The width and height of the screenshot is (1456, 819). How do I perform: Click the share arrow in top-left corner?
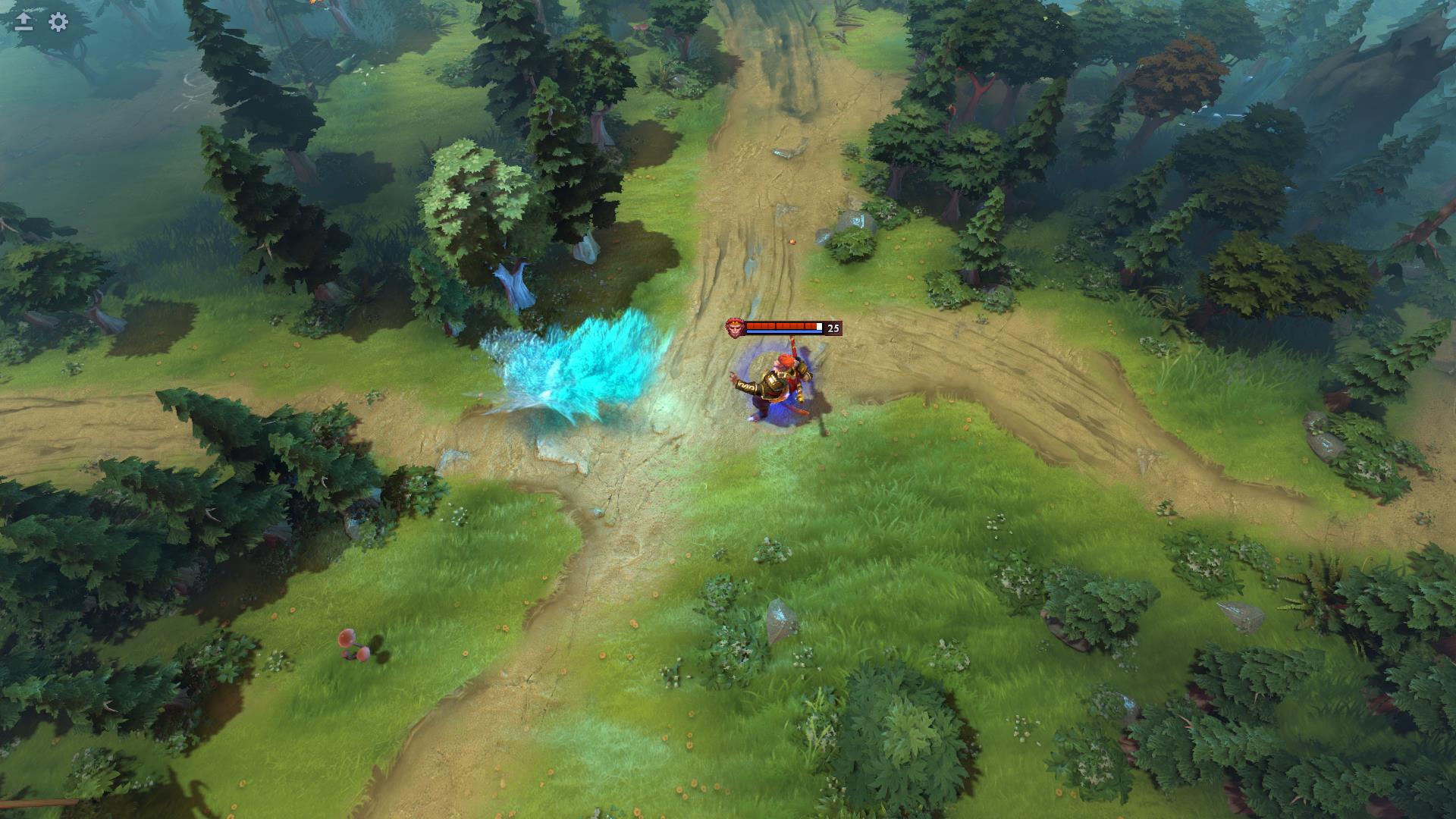(24, 23)
